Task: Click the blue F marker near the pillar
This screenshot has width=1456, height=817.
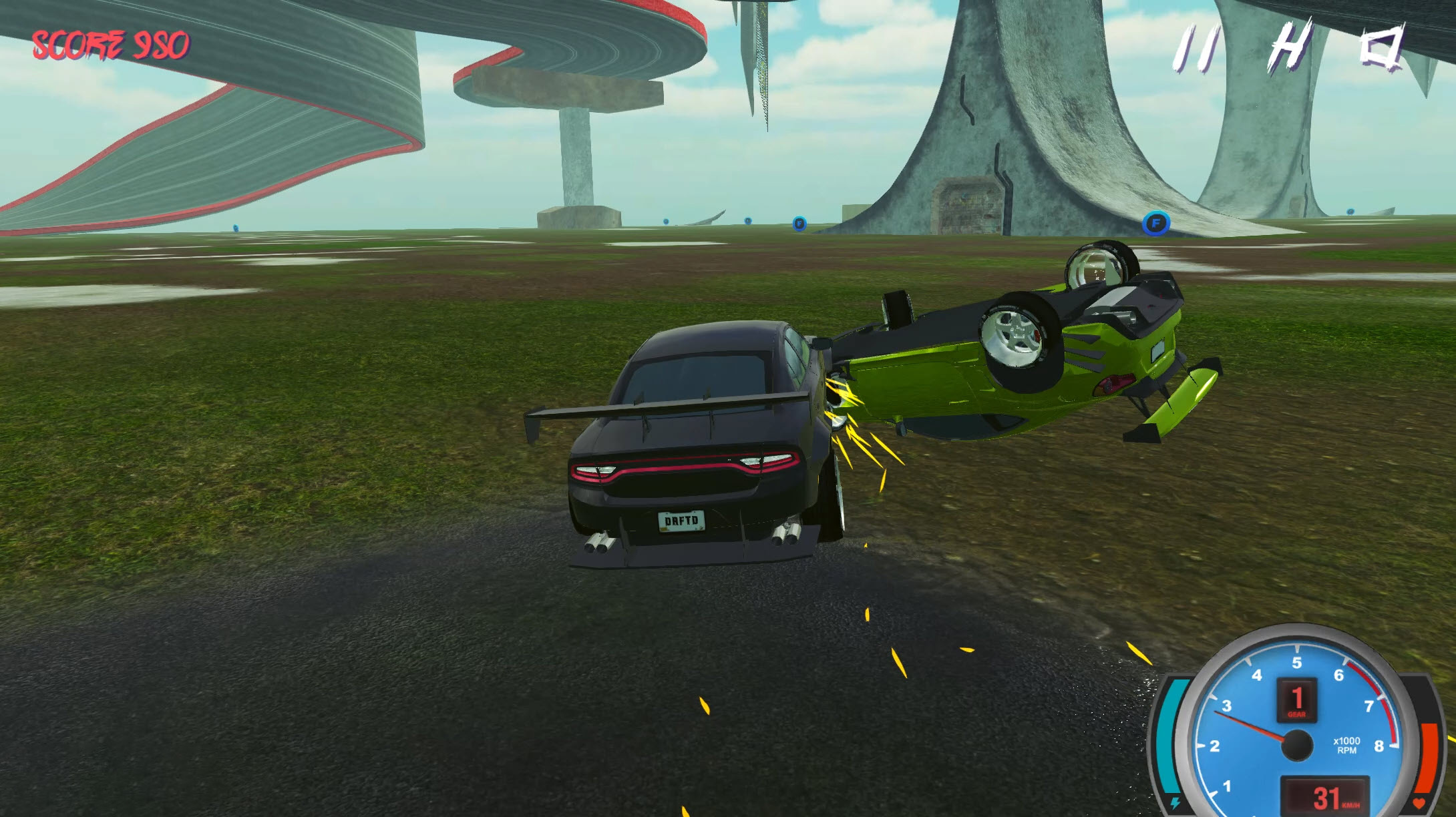Action: click(x=799, y=224)
